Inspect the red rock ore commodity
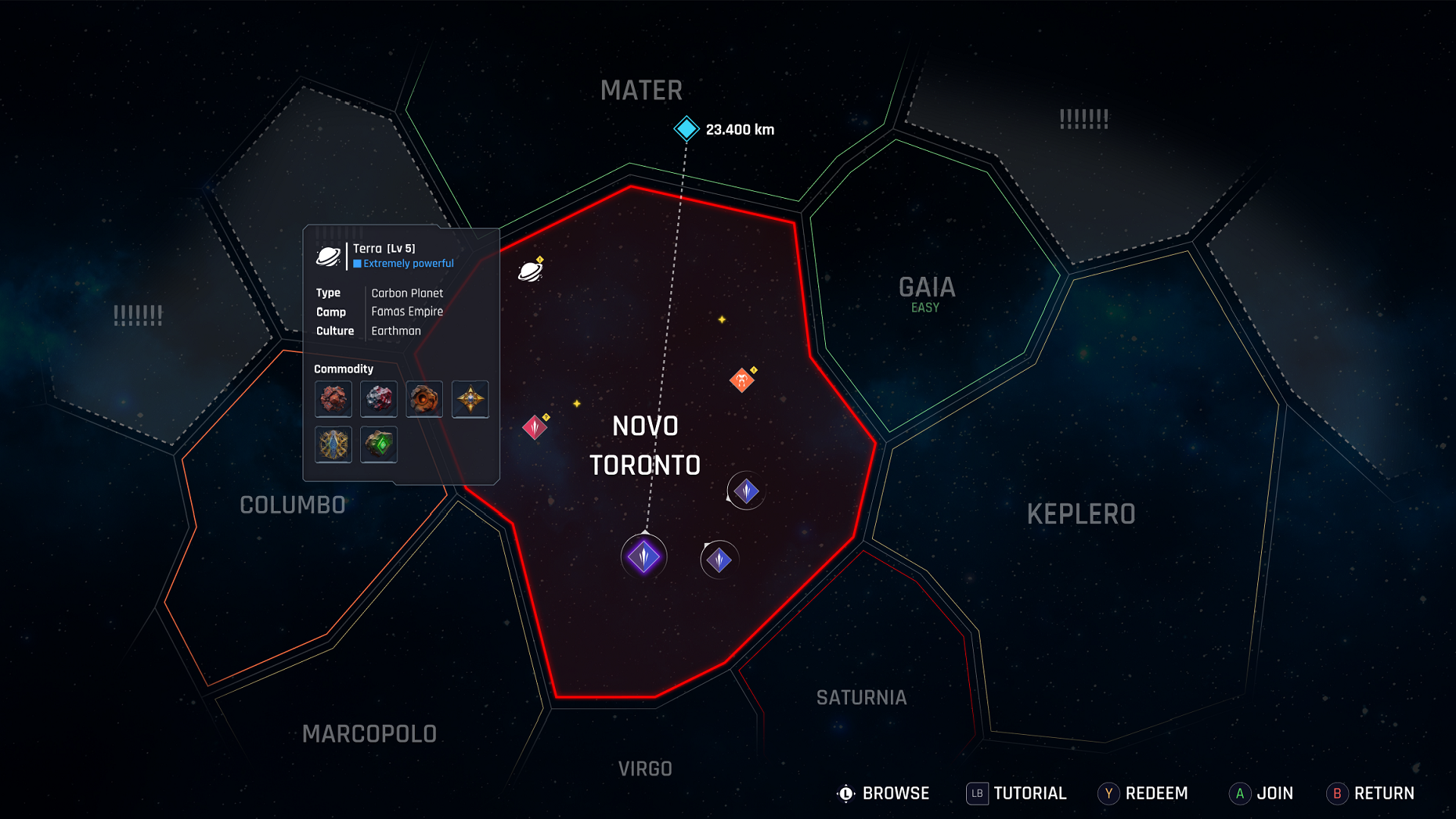This screenshot has width=1456, height=819. (334, 399)
